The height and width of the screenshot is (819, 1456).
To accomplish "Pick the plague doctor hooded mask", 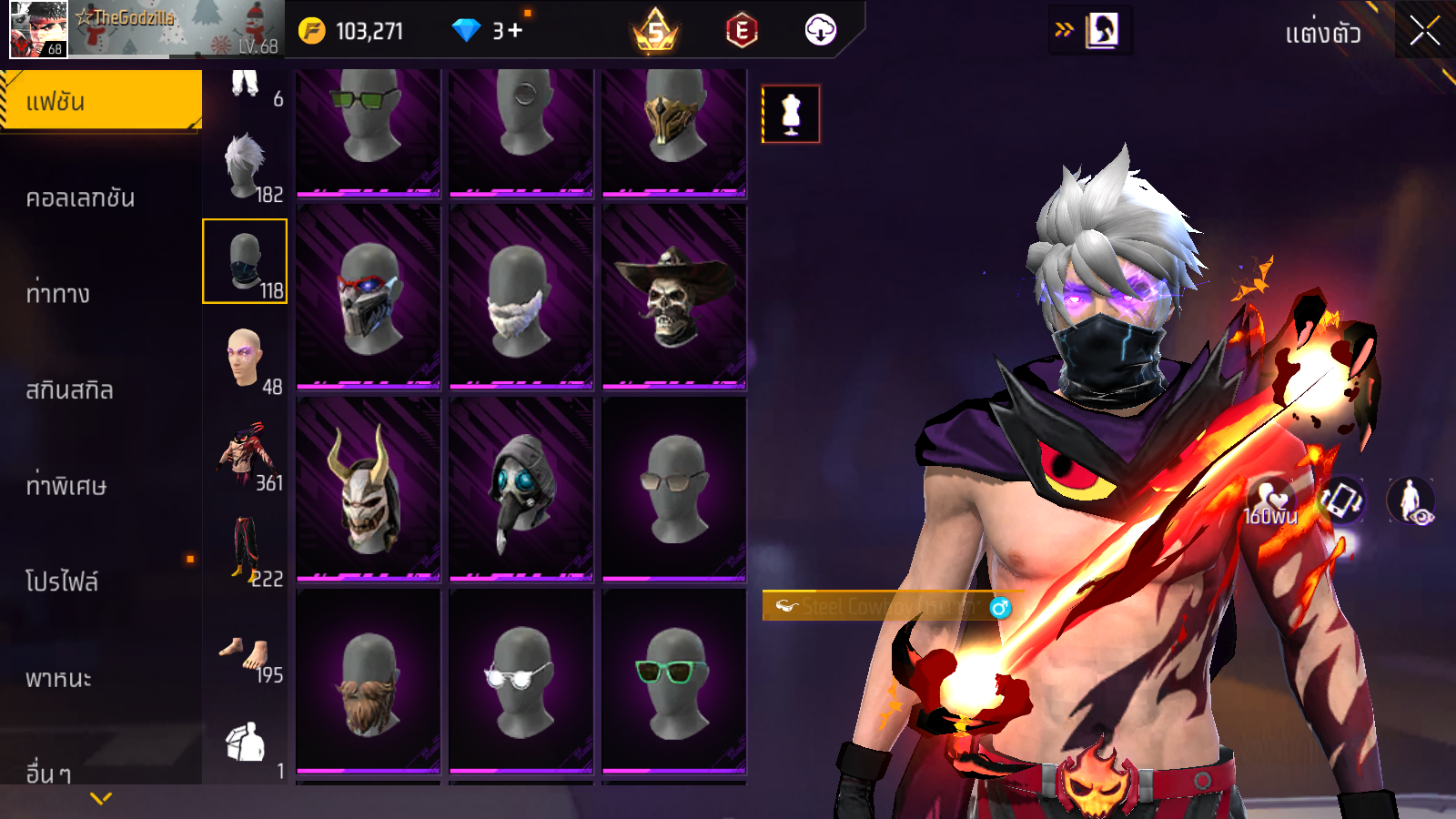I will 521,489.
